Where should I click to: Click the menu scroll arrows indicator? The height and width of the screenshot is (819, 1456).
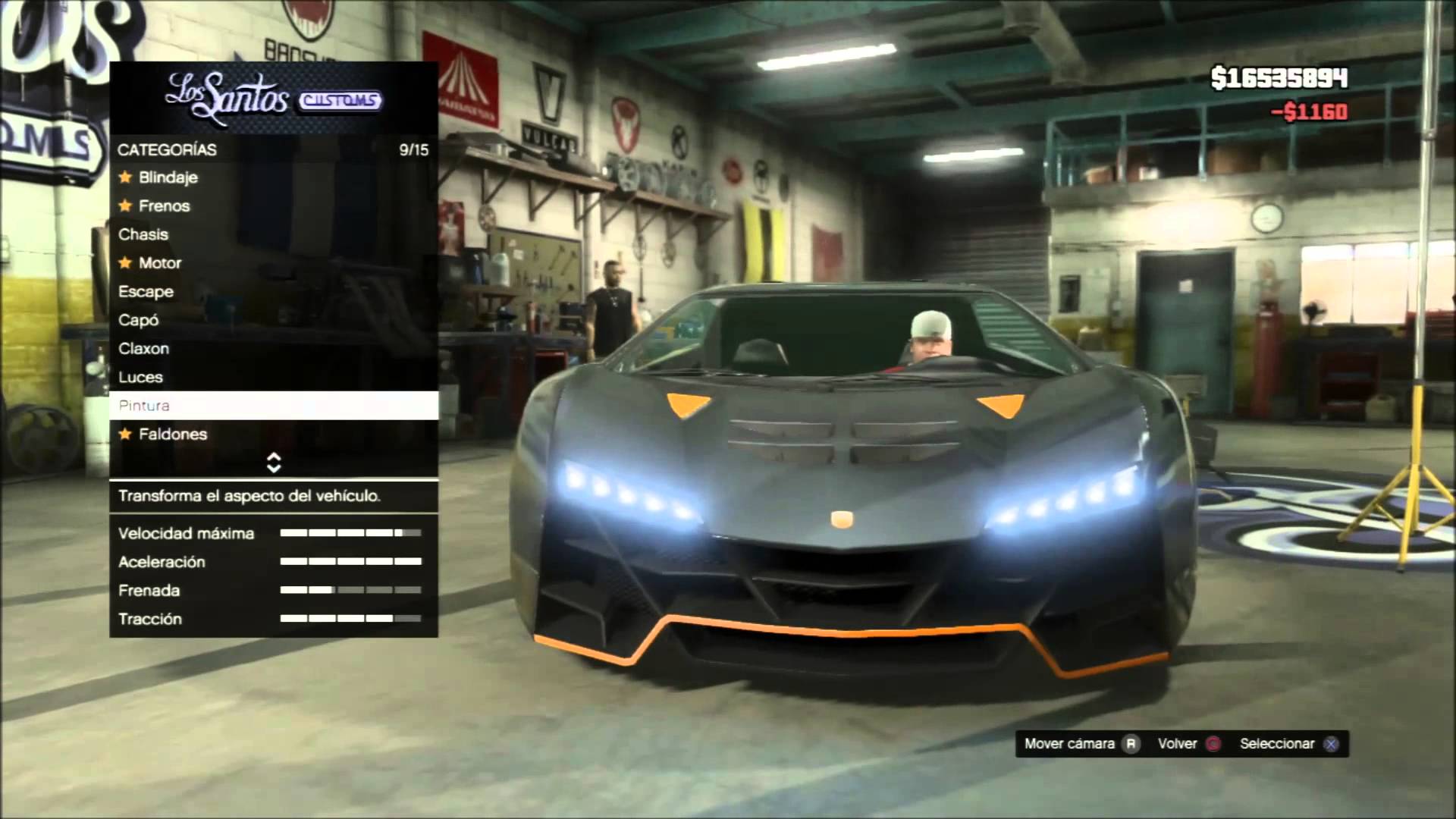(274, 463)
